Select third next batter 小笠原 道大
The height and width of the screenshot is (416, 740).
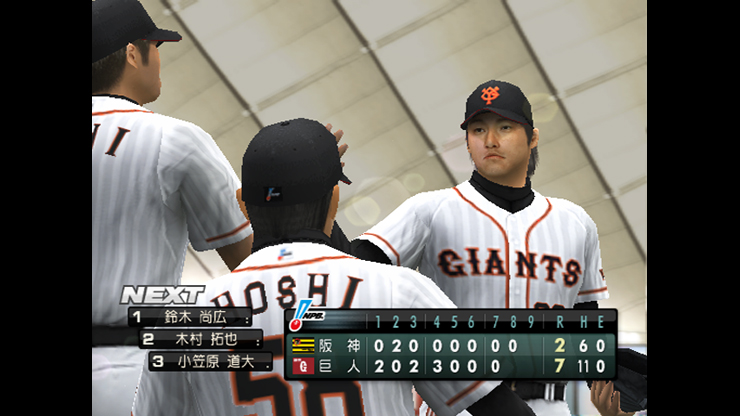pos(210,361)
